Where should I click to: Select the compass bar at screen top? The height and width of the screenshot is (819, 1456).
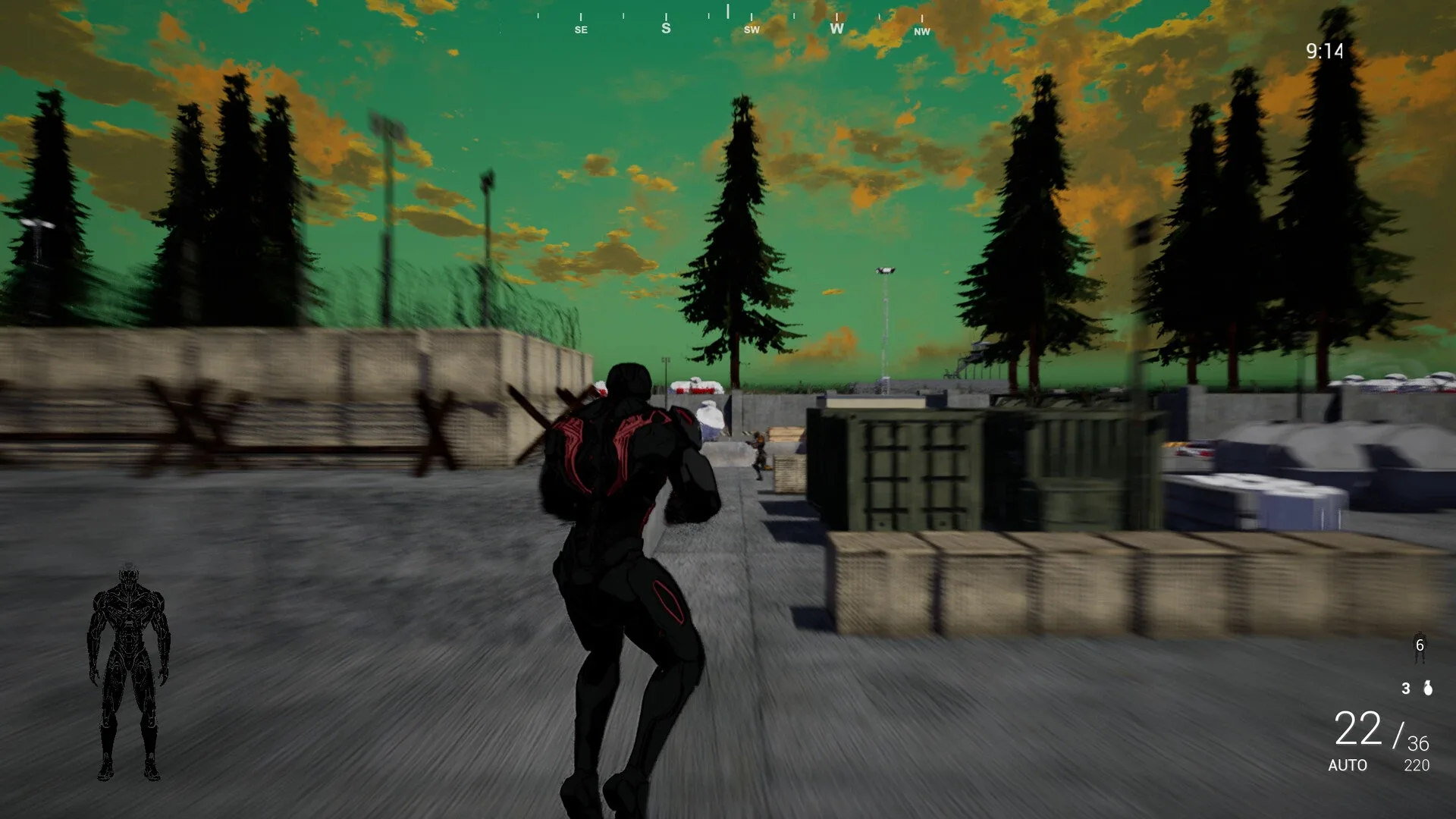tap(728, 19)
